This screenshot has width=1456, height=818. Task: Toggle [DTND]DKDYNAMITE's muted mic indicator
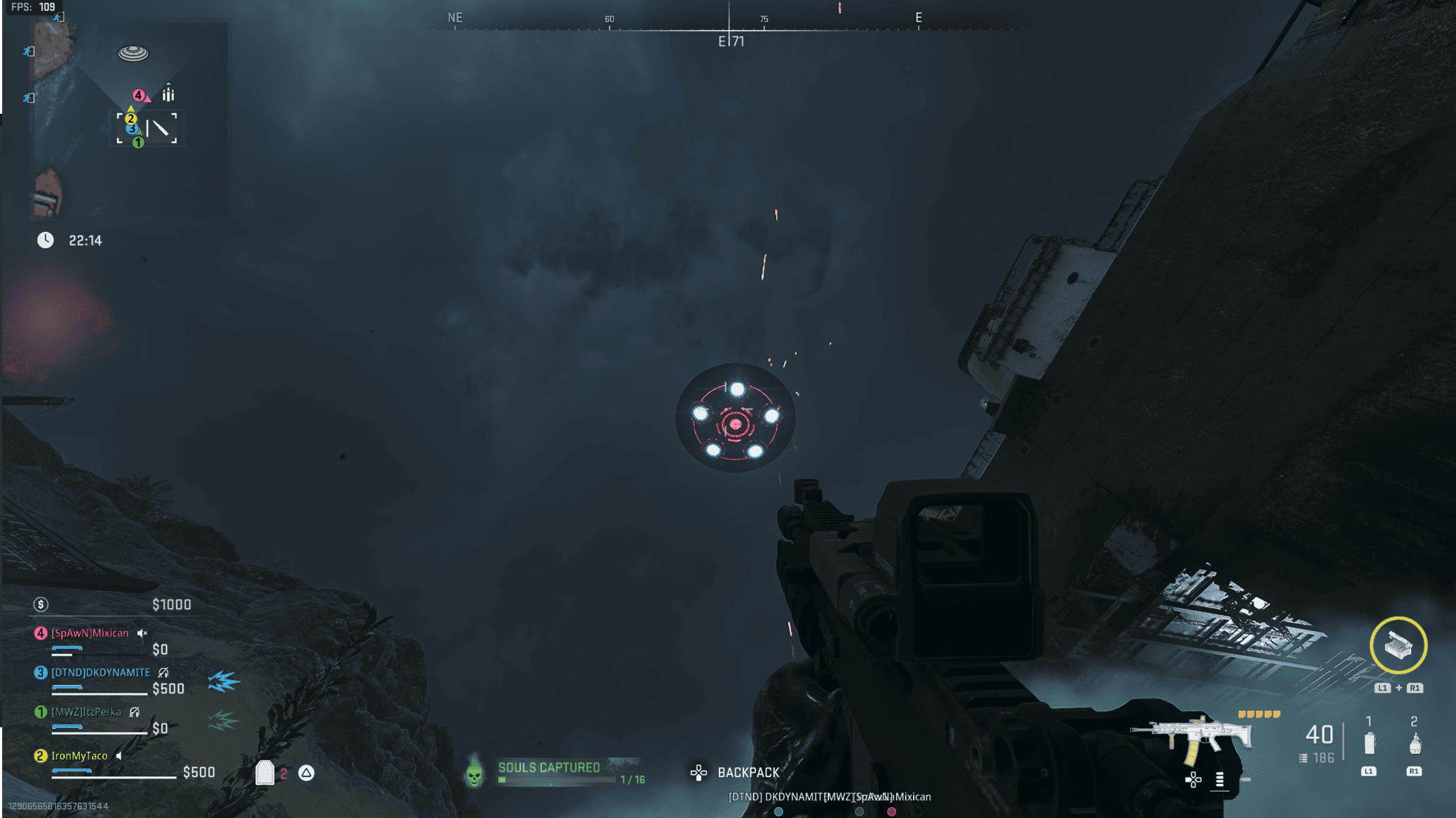[x=161, y=672]
